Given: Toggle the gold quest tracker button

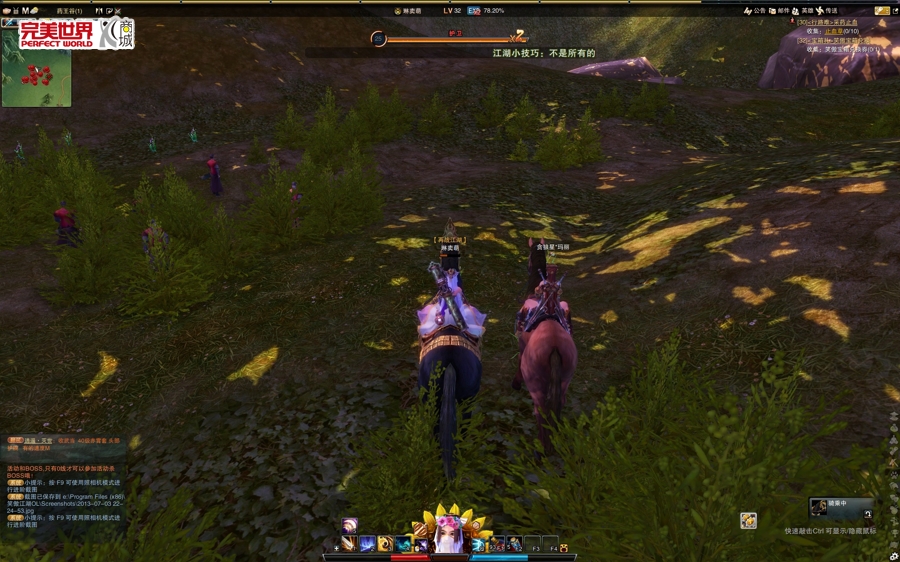Looking at the screenshot, I should 882,11.
